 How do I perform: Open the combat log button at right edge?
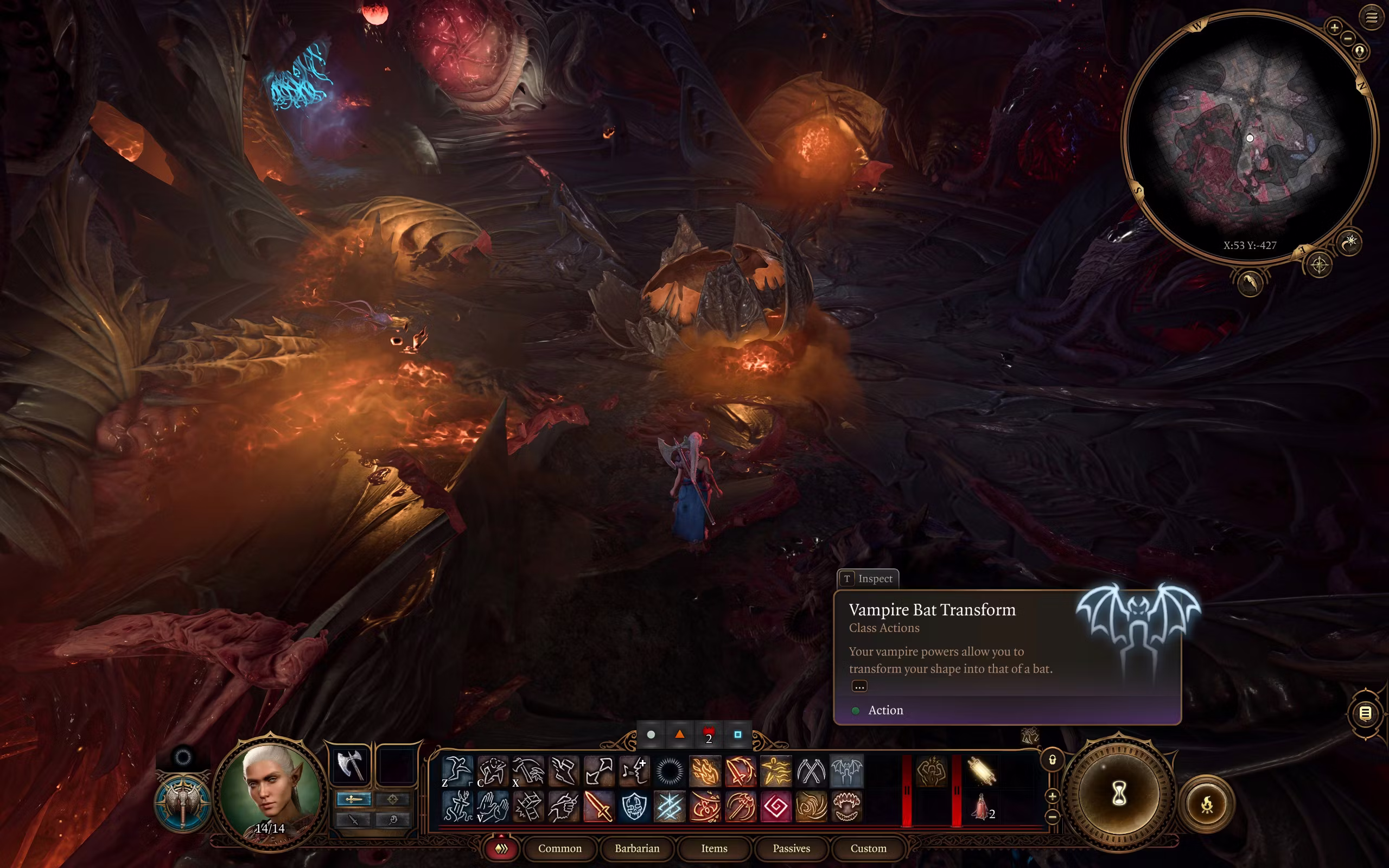click(1366, 713)
